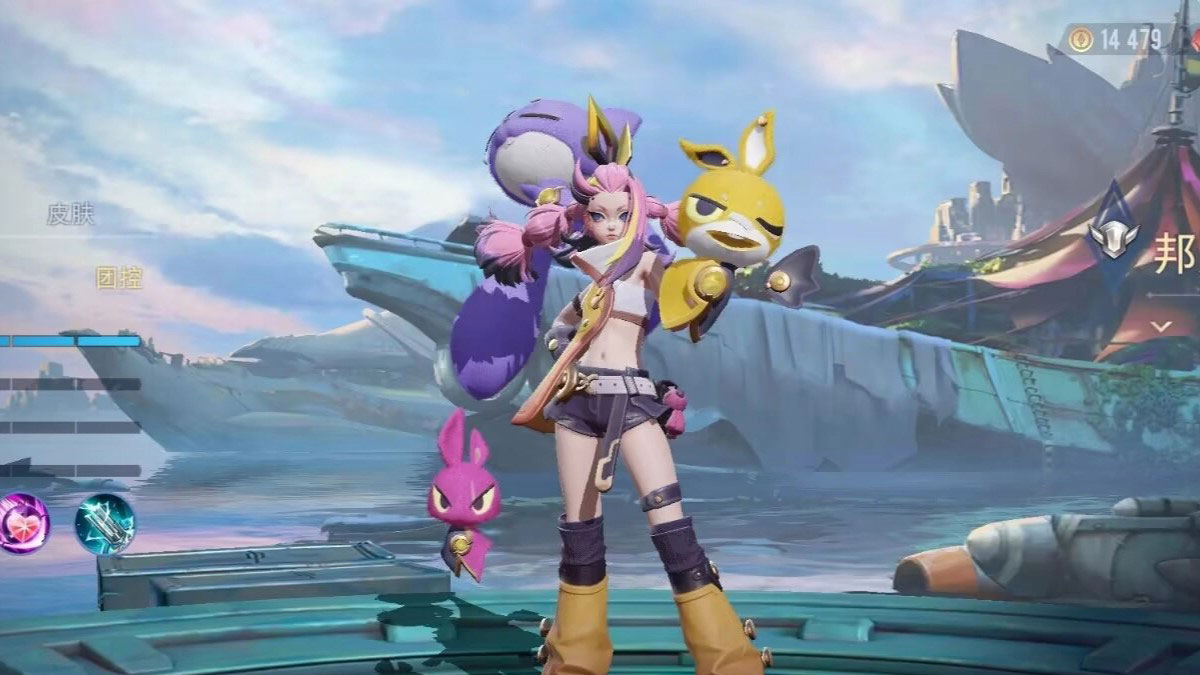Expand the downward chevron under hero name
1200x675 pixels.
[1161, 327]
